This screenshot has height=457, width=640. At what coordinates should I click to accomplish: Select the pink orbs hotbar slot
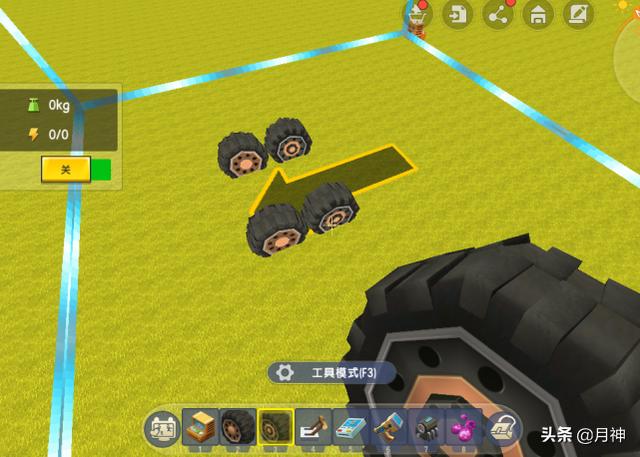click(x=464, y=427)
